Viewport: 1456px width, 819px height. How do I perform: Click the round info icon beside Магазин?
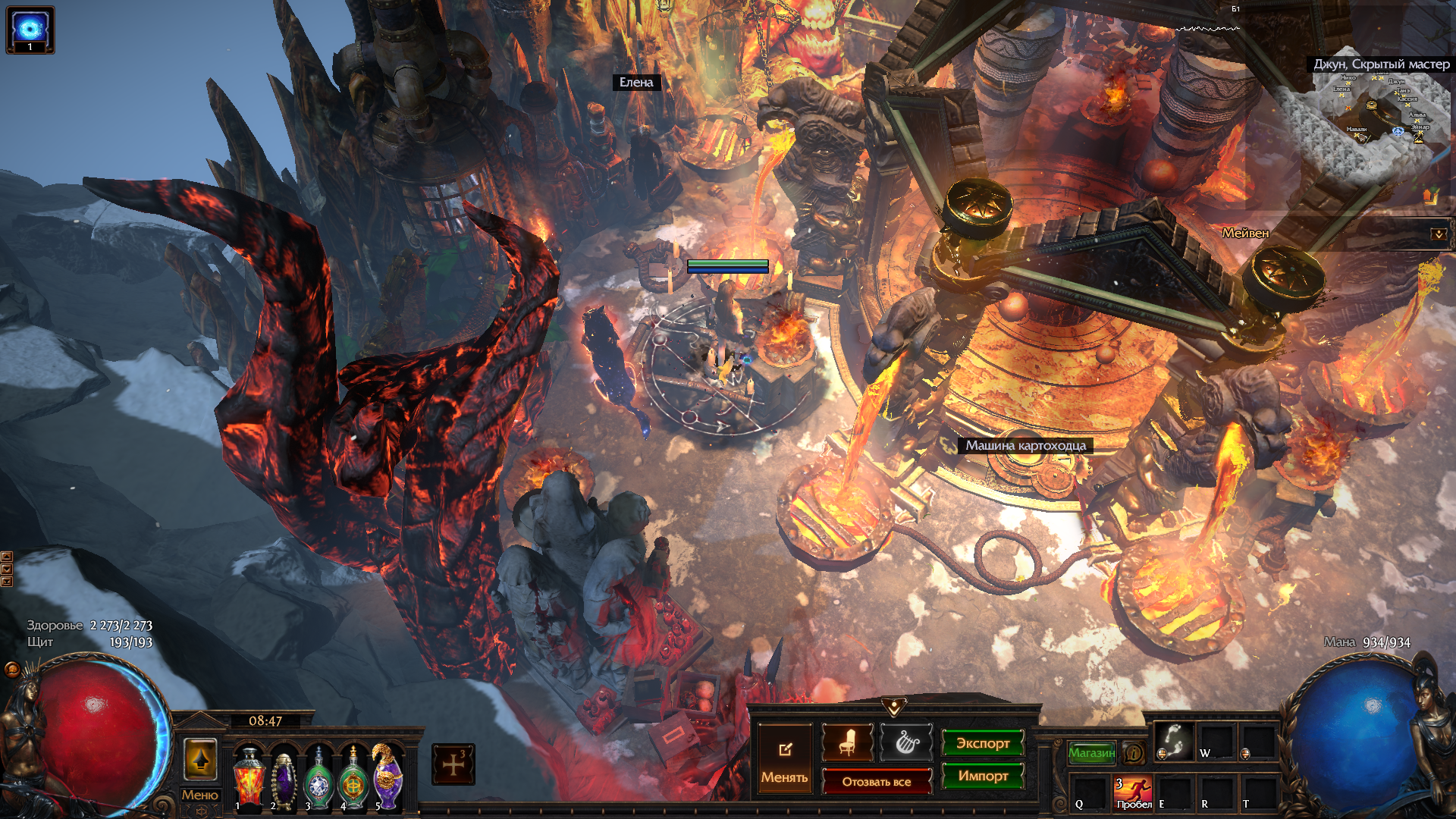tap(1134, 753)
